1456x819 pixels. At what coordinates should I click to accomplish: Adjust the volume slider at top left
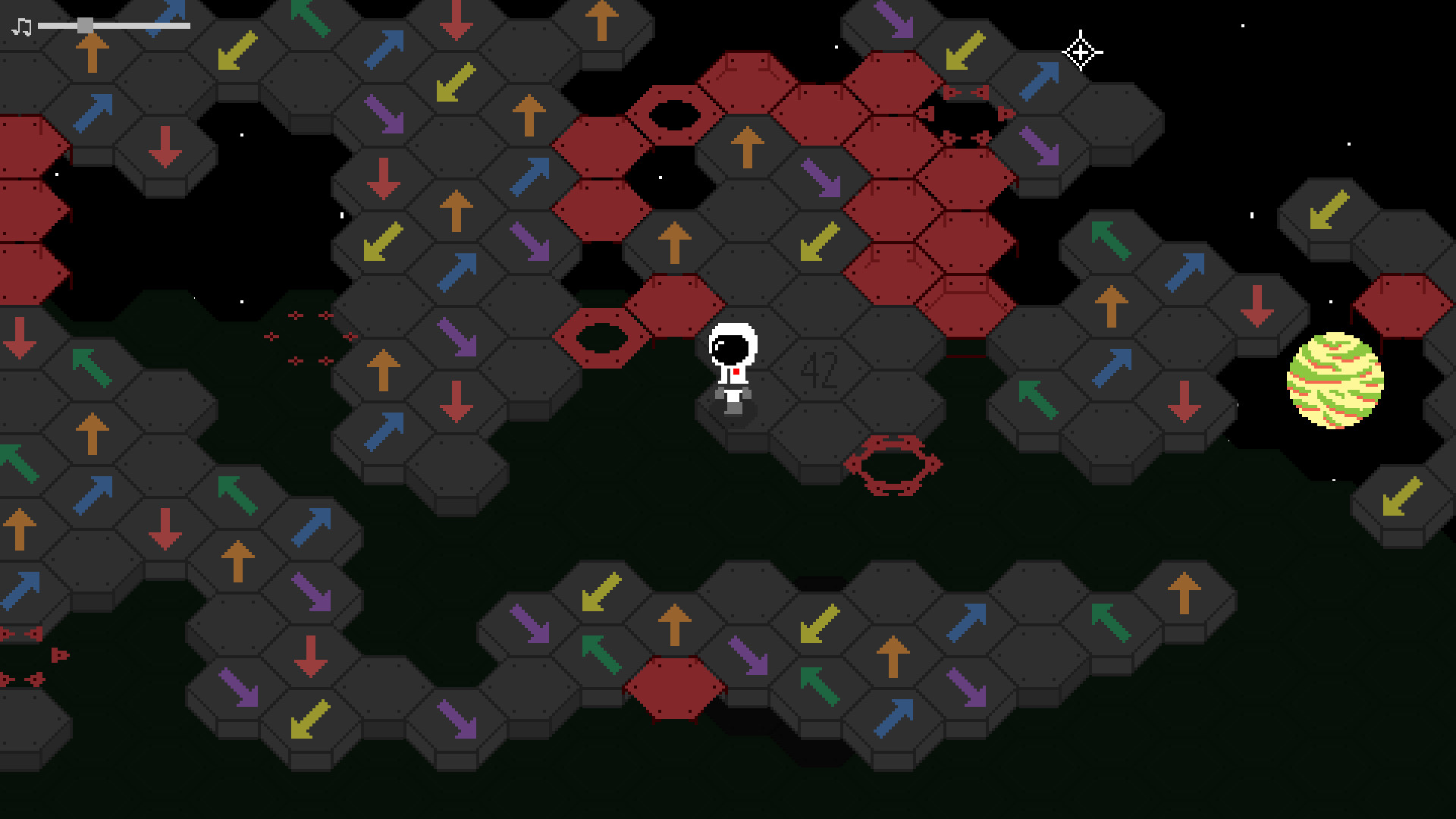(x=85, y=24)
